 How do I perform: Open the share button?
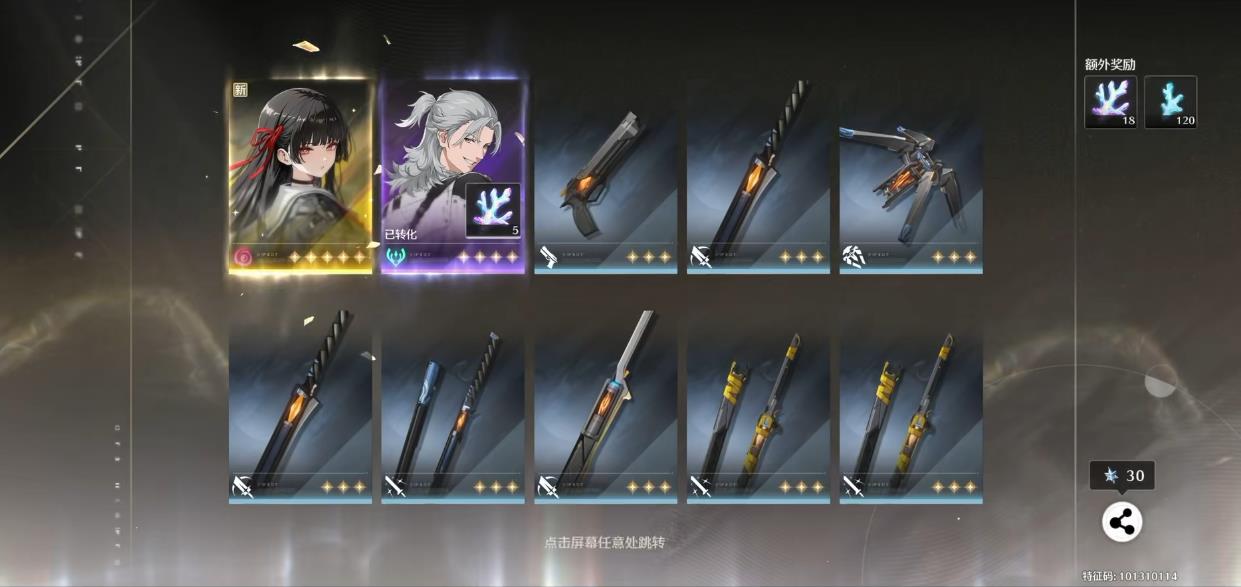coord(1121,521)
